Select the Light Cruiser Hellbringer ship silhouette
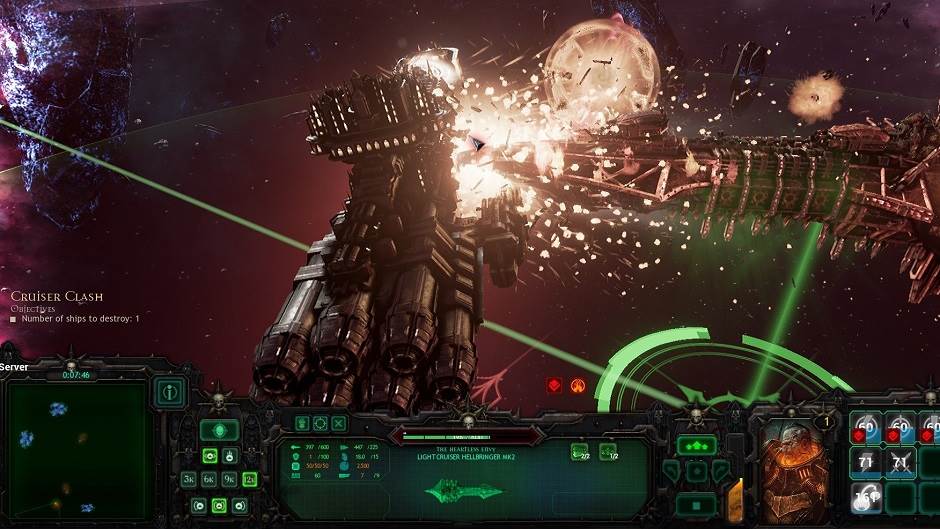940x529 pixels. pos(462,491)
